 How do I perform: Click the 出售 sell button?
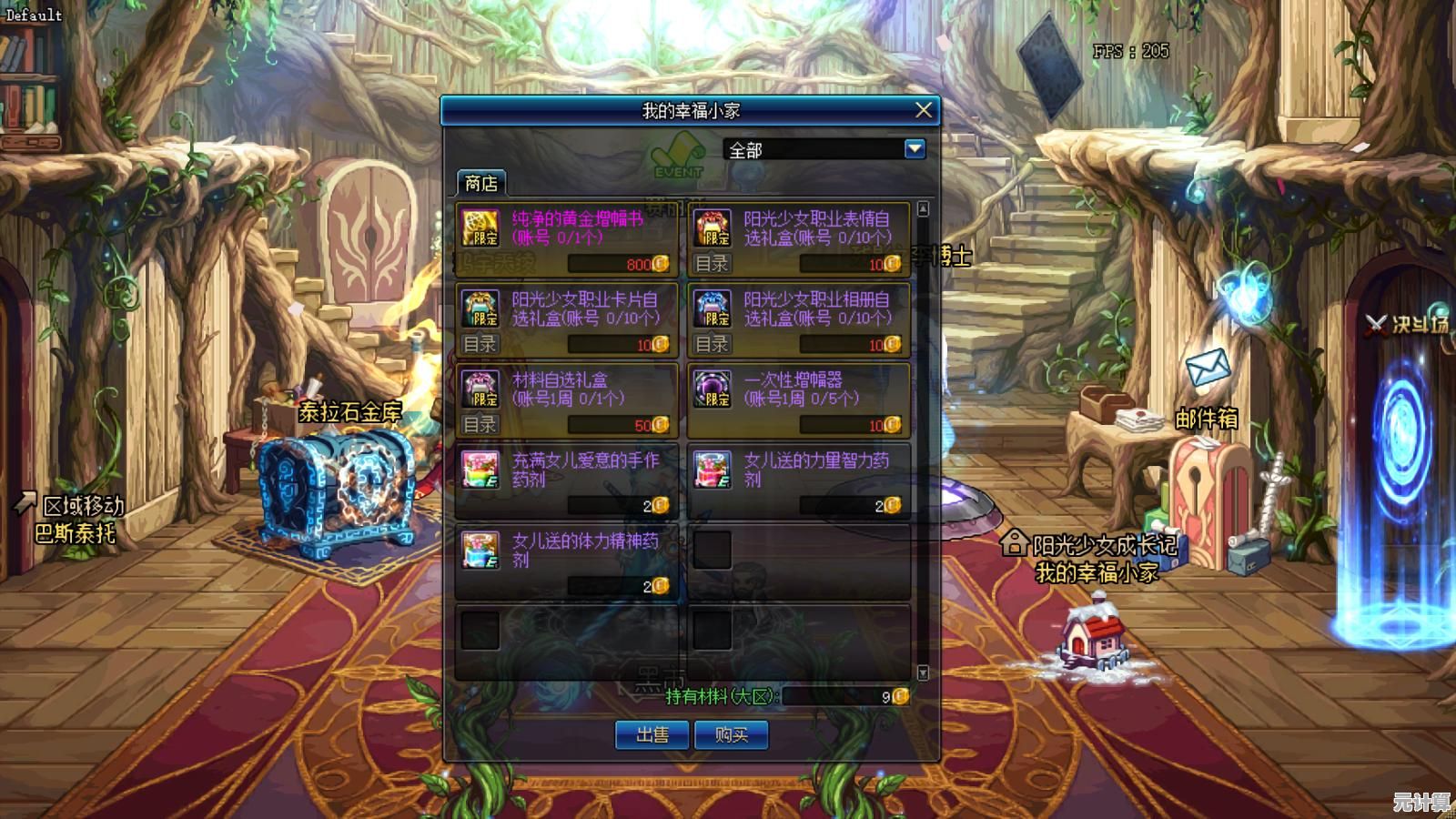pos(652,734)
